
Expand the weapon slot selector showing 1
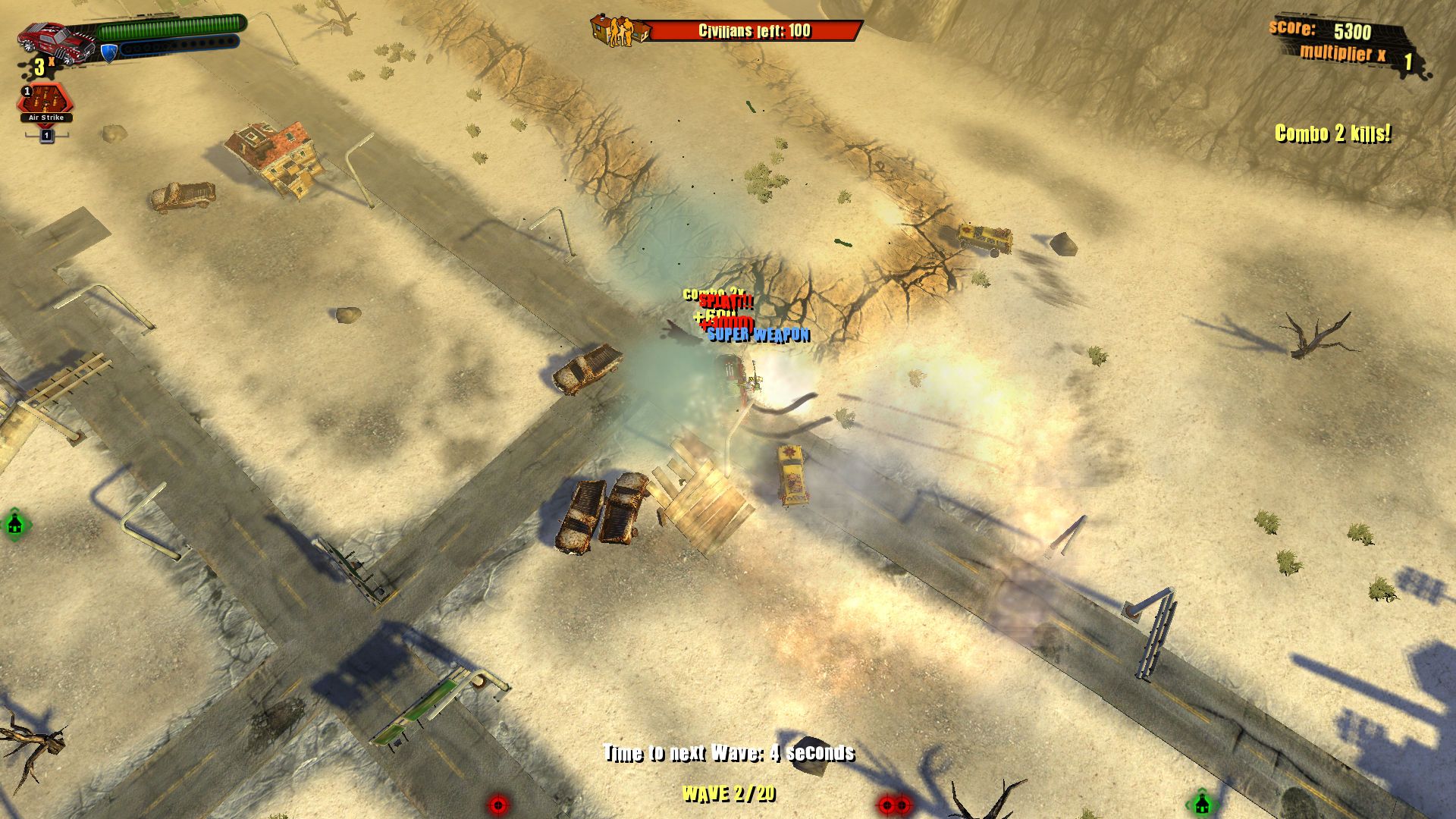(x=46, y=136)
